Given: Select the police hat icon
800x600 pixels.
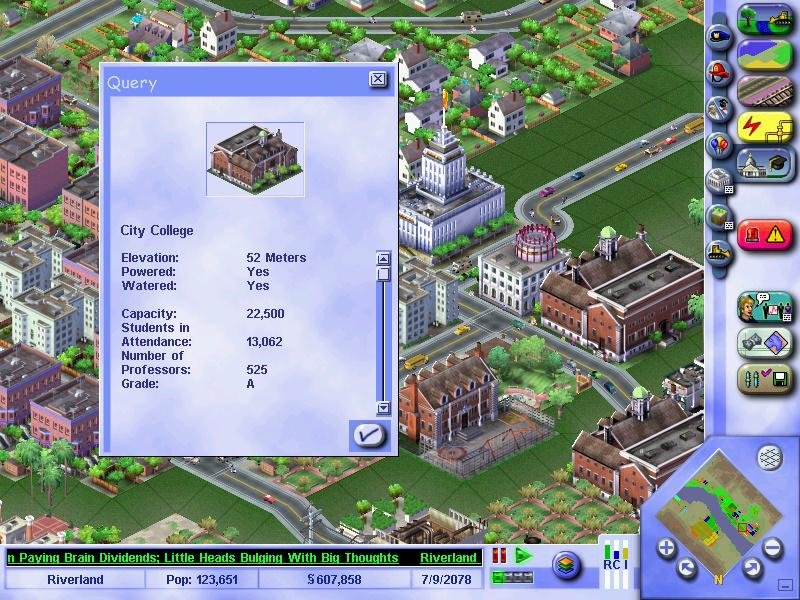Looking at the screenshot, I should 716,33.
